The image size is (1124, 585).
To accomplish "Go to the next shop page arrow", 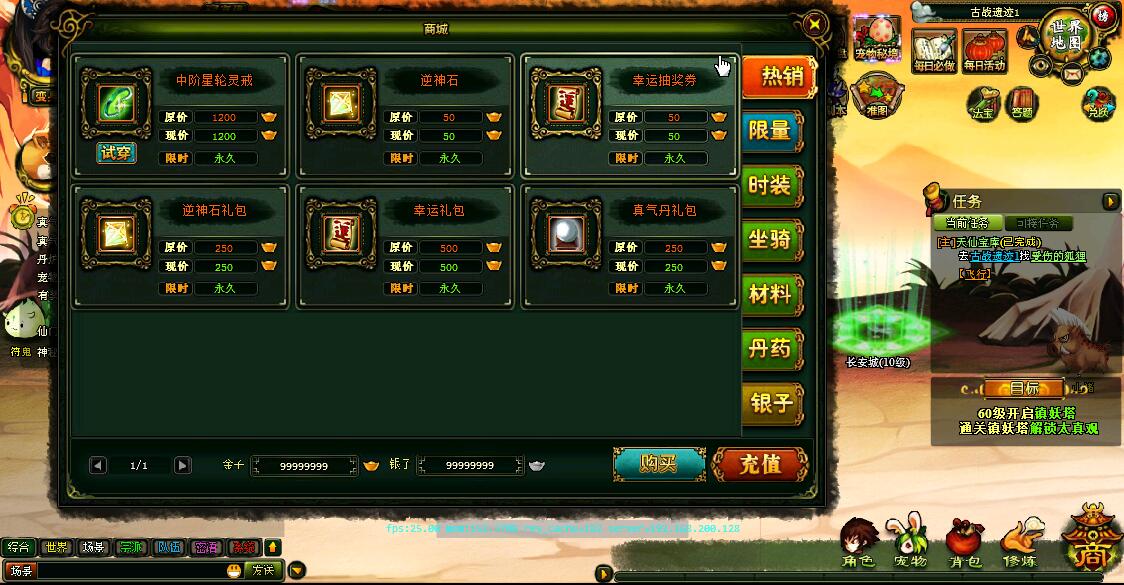I will click(182, 465).
